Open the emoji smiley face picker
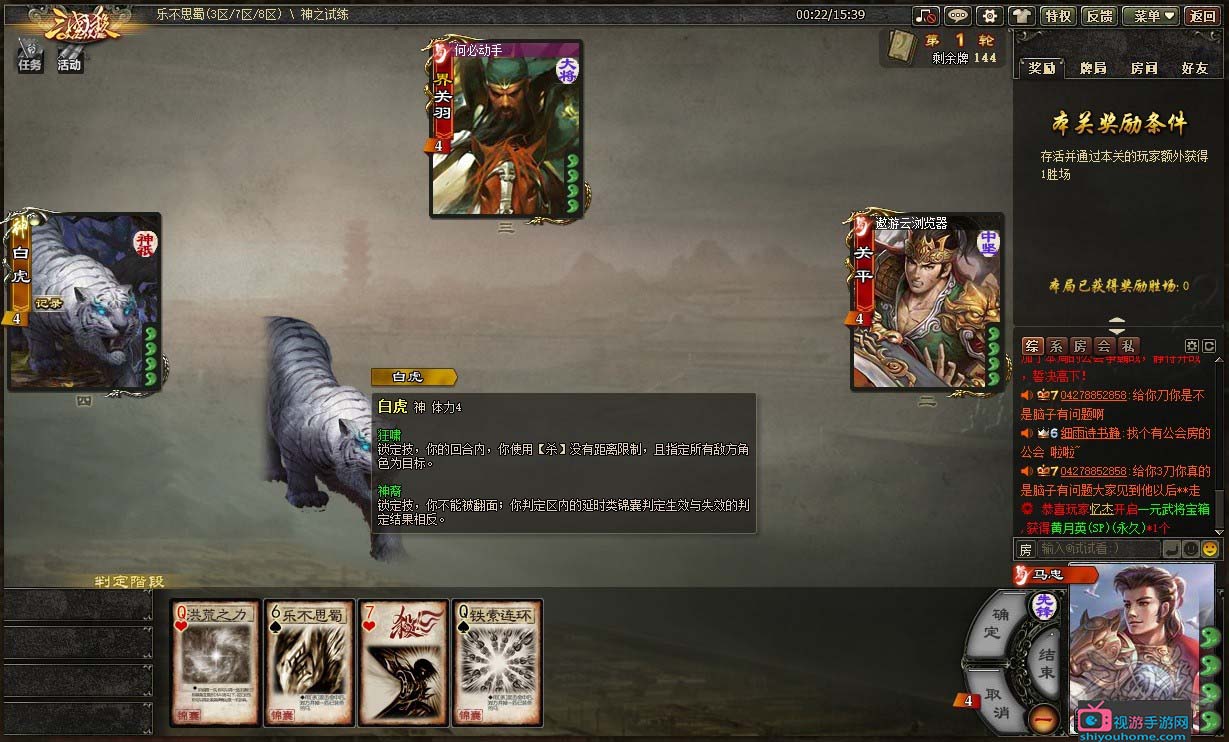Image resolution: width=1229 pixels, height=742 pixels. [x=1210, y=549]
